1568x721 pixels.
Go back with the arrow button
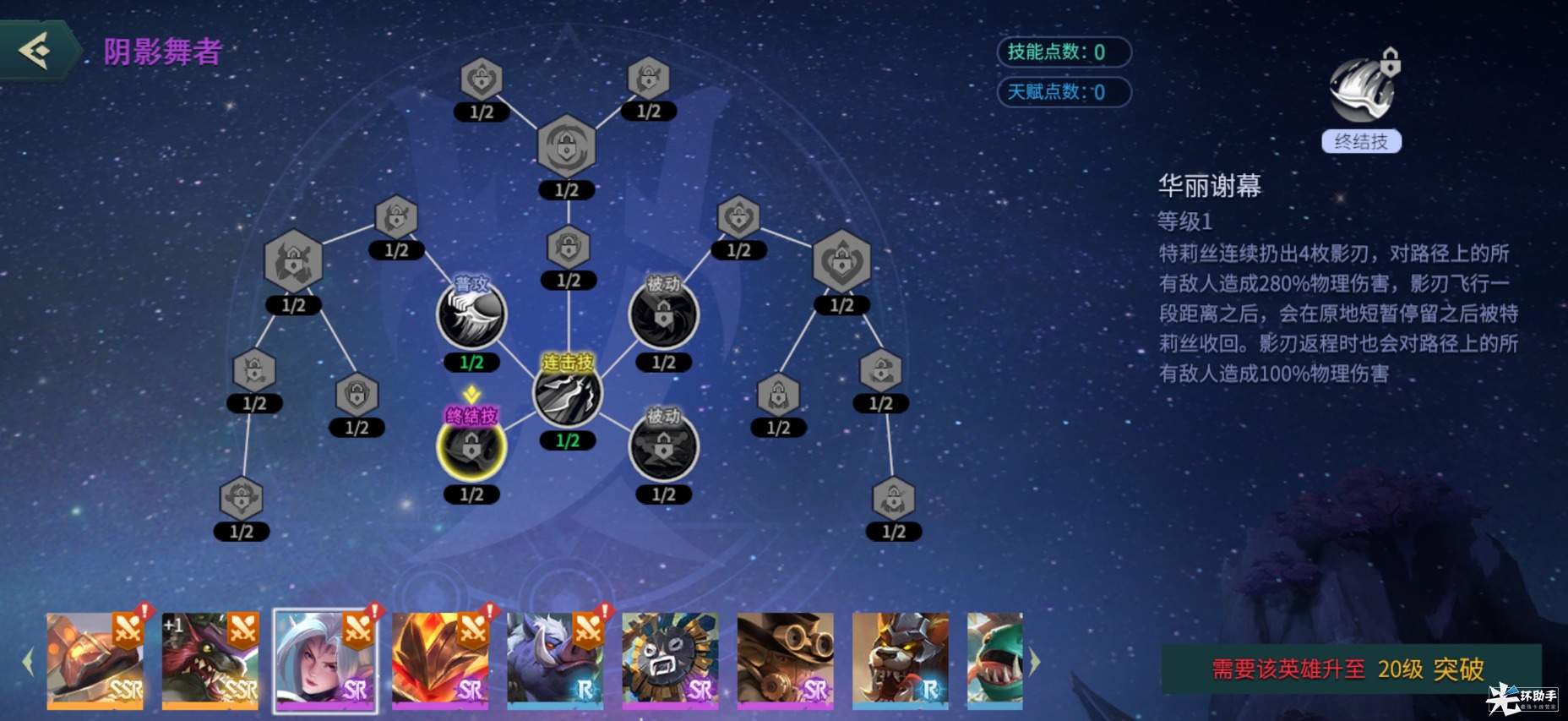pyautogui.click(x=37, y=51)
